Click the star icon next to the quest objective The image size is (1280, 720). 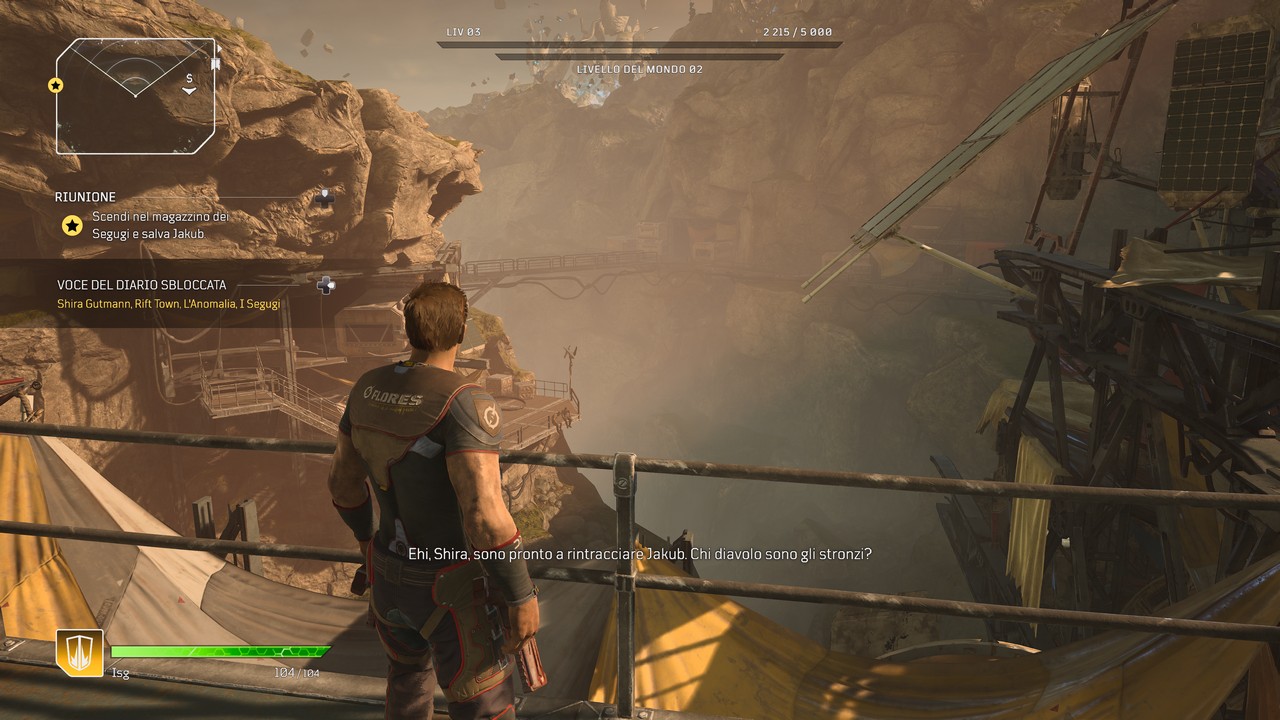[72, 226]
